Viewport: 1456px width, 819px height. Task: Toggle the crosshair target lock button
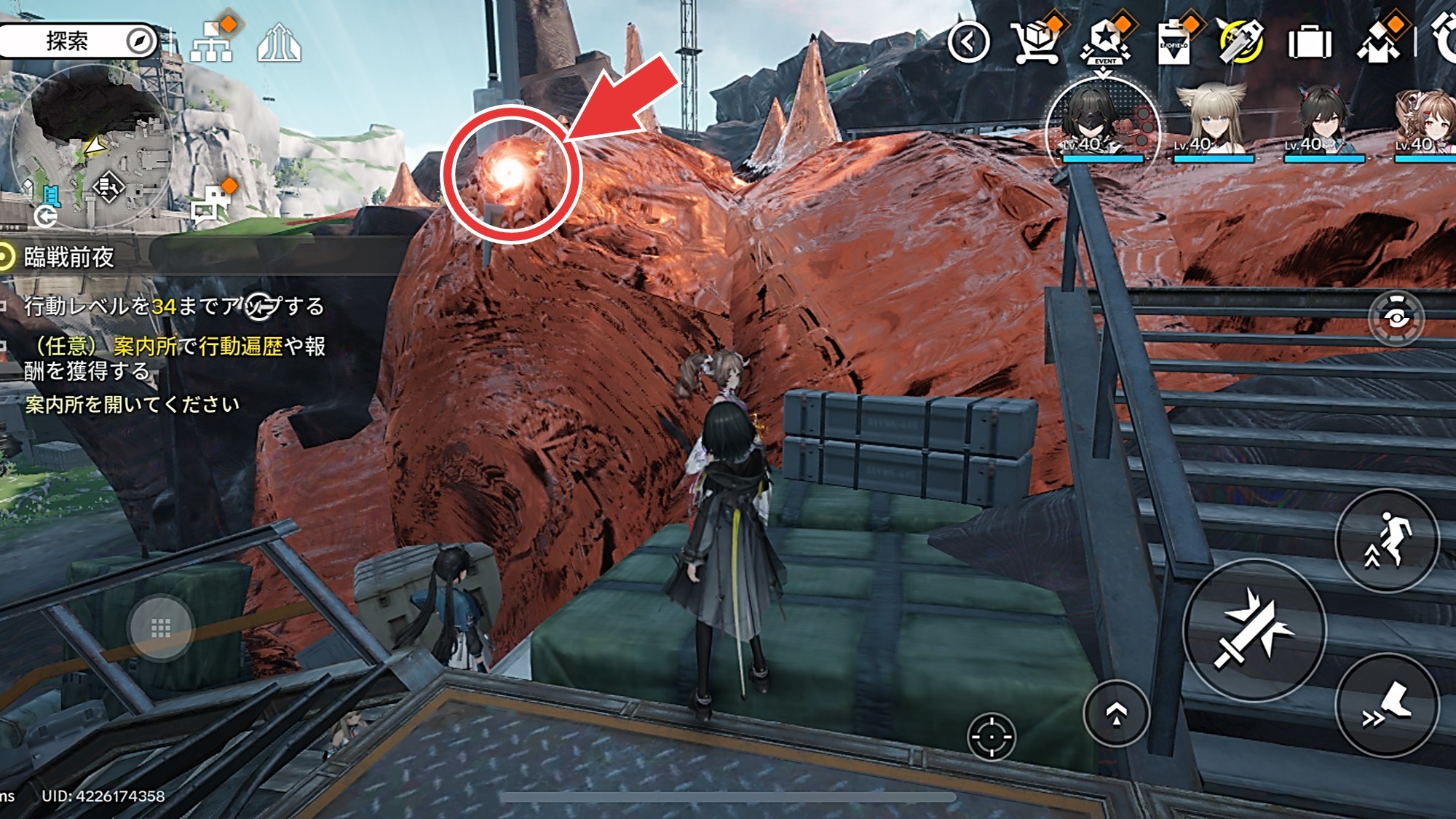pos(991,737)
